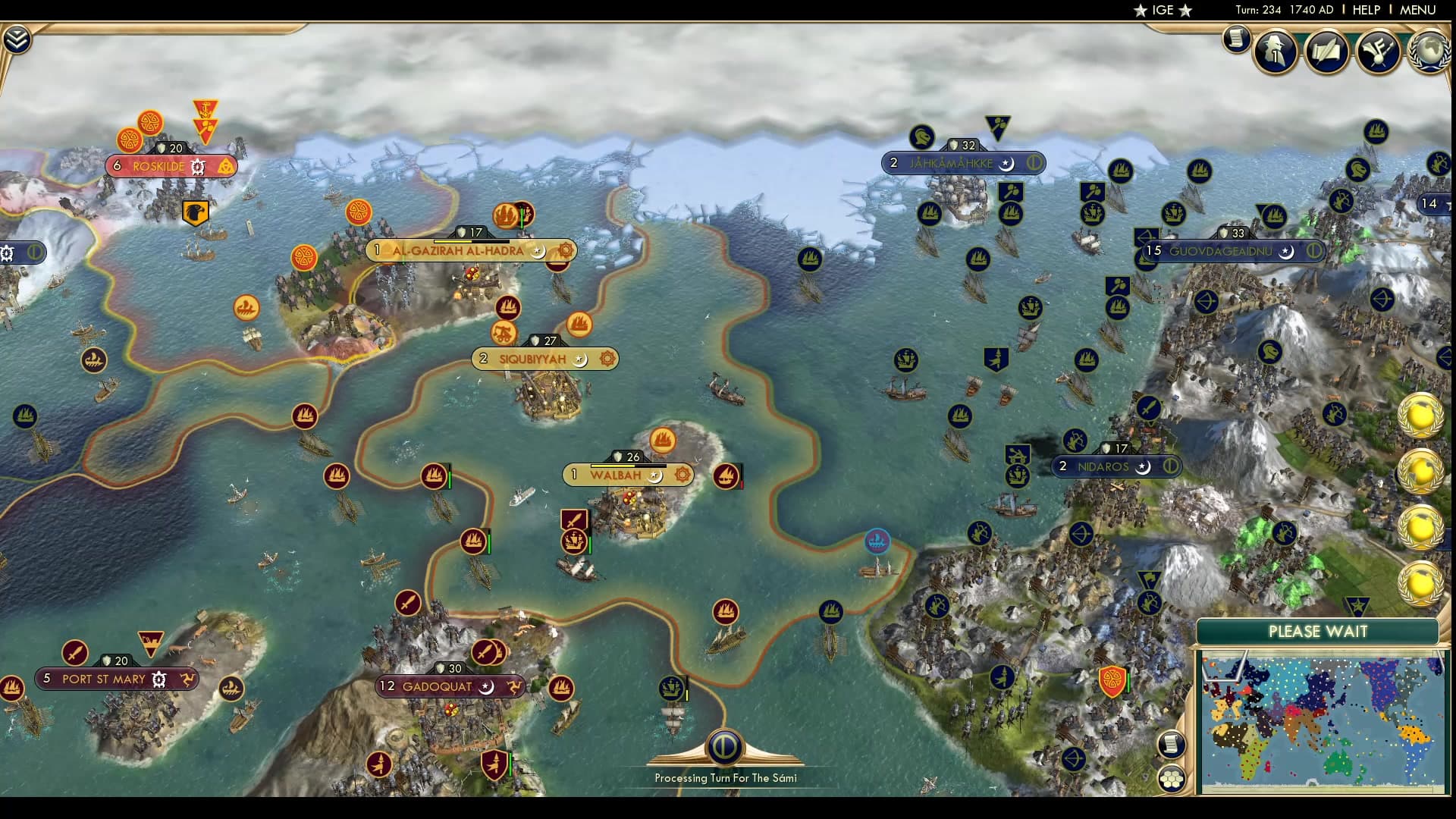Click the production gear on Siqubiyyah's banner

(x=605, y=359)
